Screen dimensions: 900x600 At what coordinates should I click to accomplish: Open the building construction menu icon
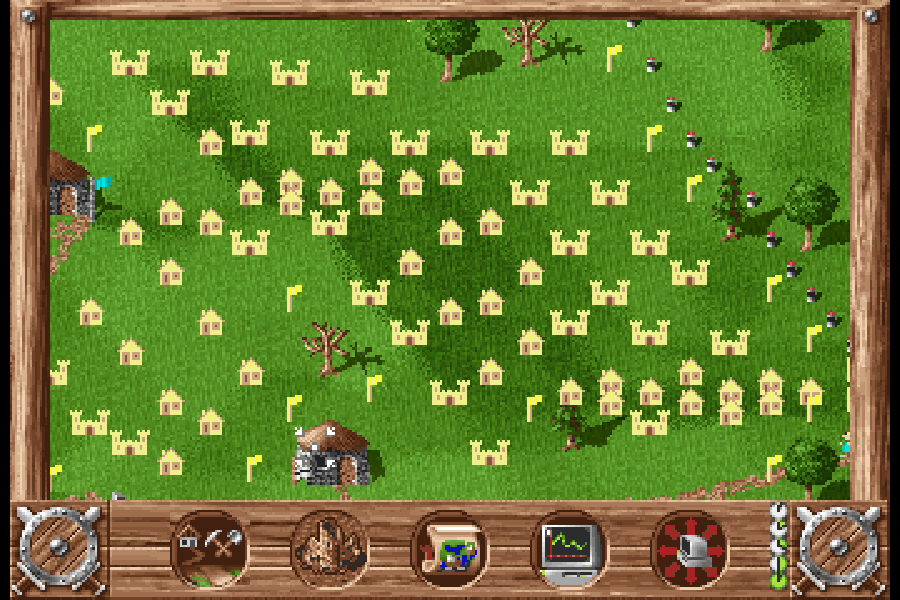(210, 549)
